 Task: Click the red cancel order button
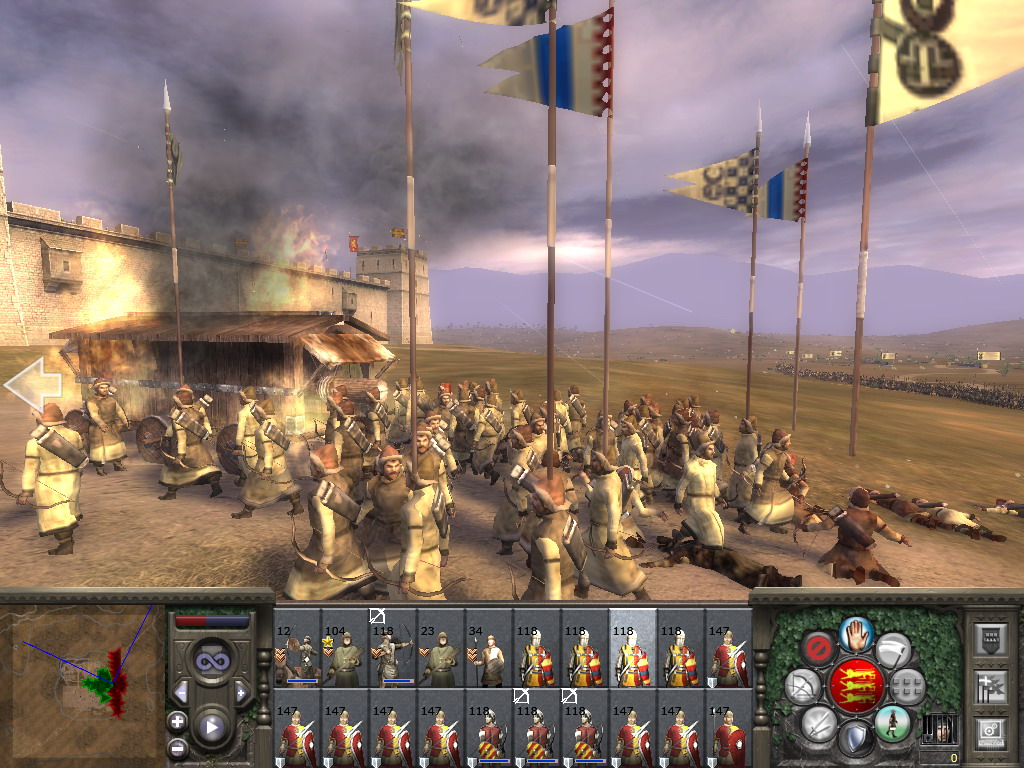pos(819,649)
